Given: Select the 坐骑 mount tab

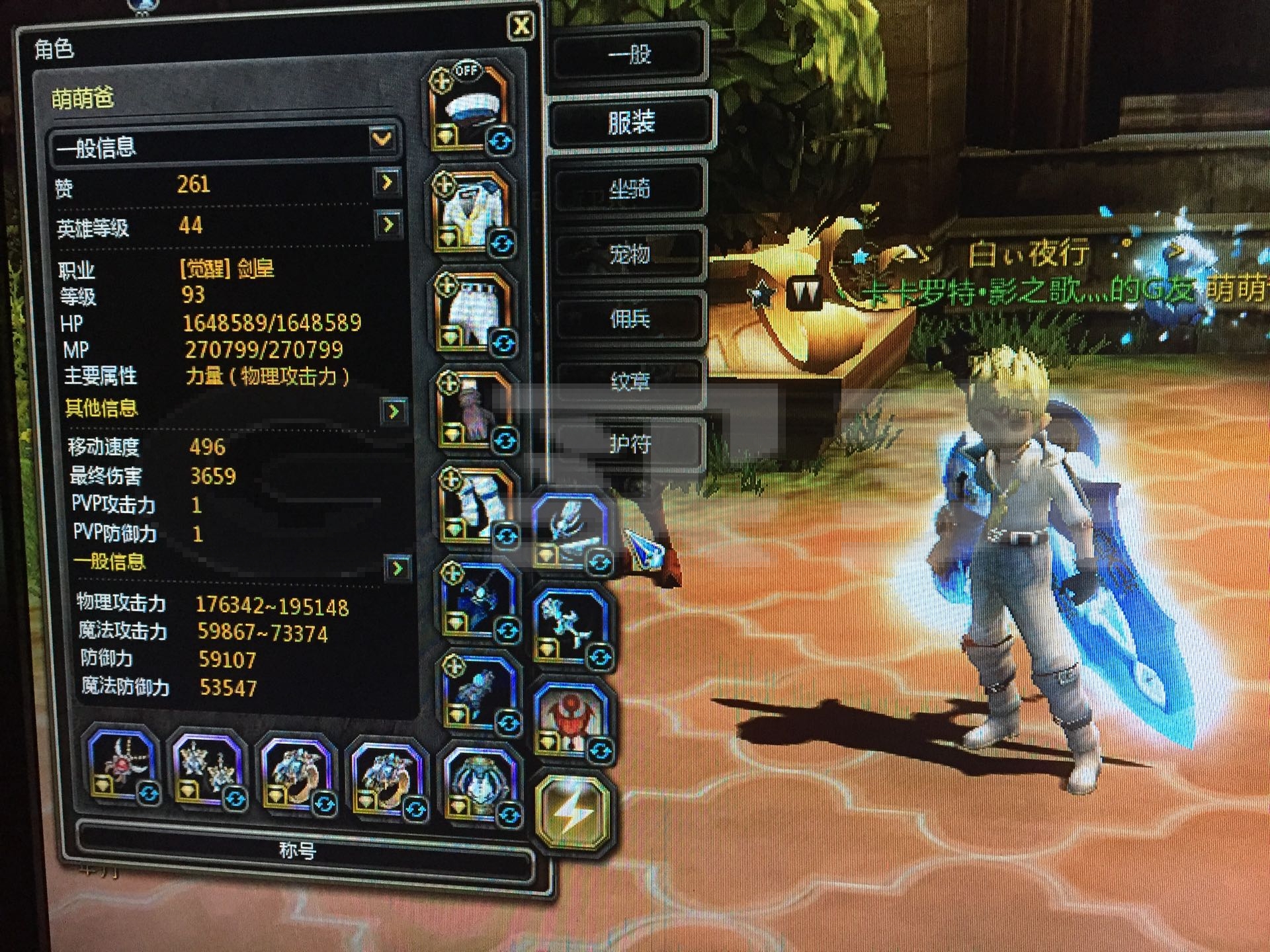Looking at the screenshot, I should pyautogui.click(x=629, y=190).
